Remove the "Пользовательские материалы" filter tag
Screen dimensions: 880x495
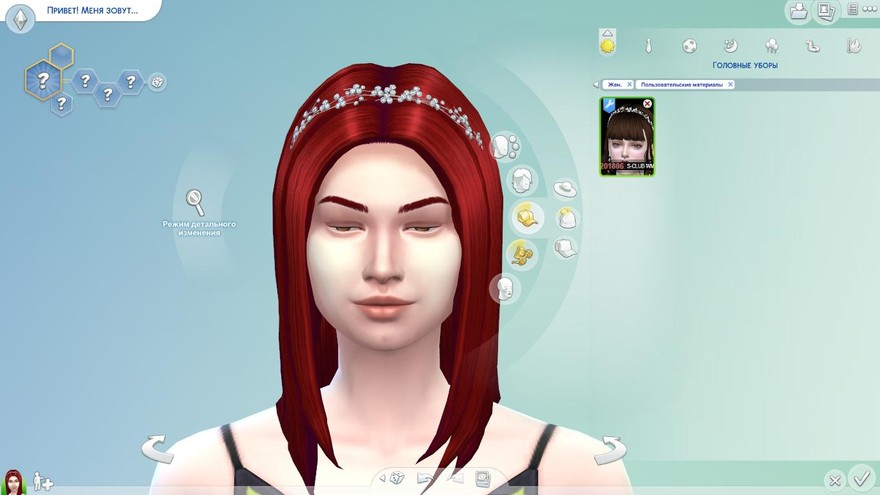click(730, 85)
